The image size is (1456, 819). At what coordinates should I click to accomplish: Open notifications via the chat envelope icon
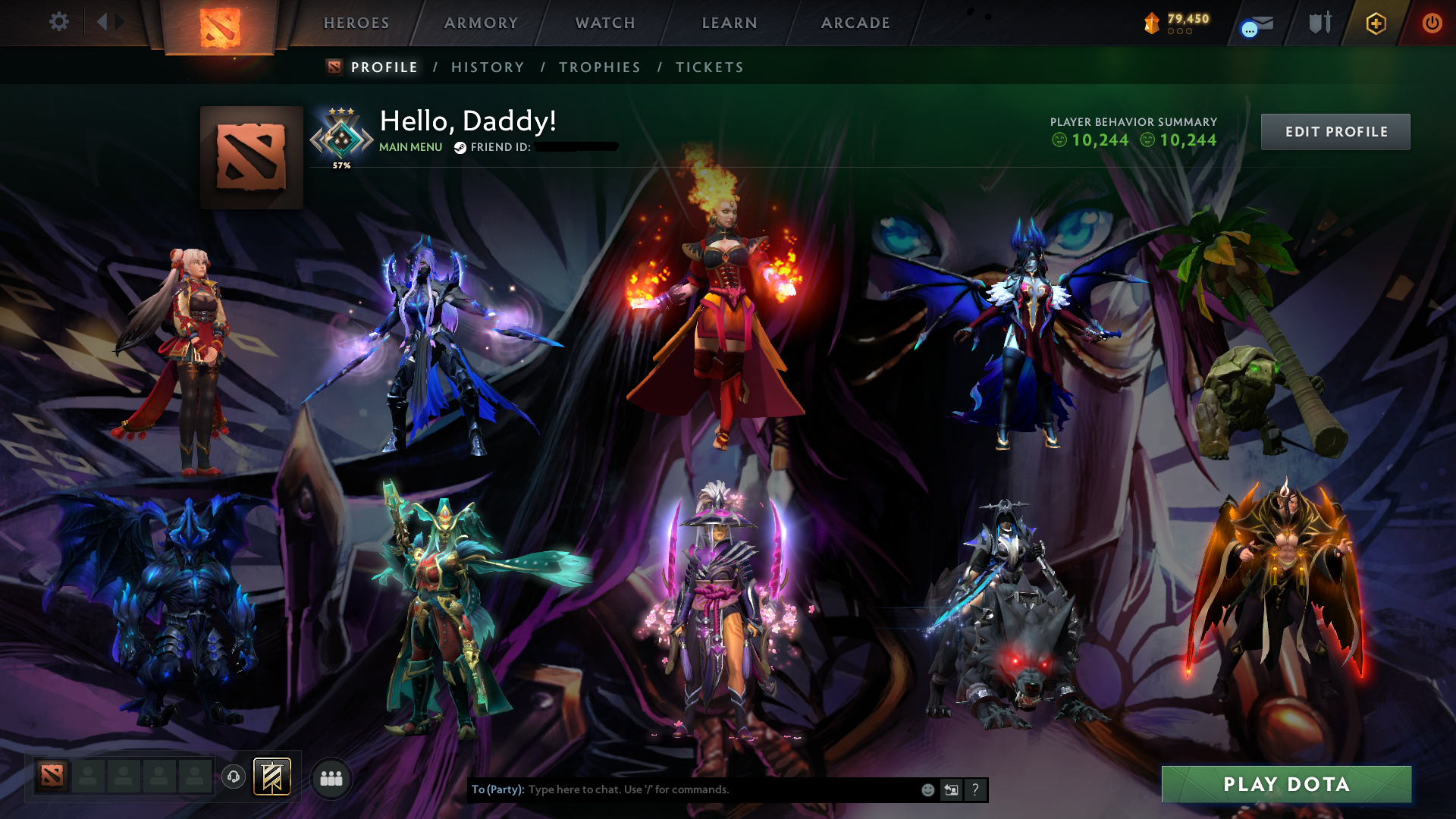[1263, 21]
